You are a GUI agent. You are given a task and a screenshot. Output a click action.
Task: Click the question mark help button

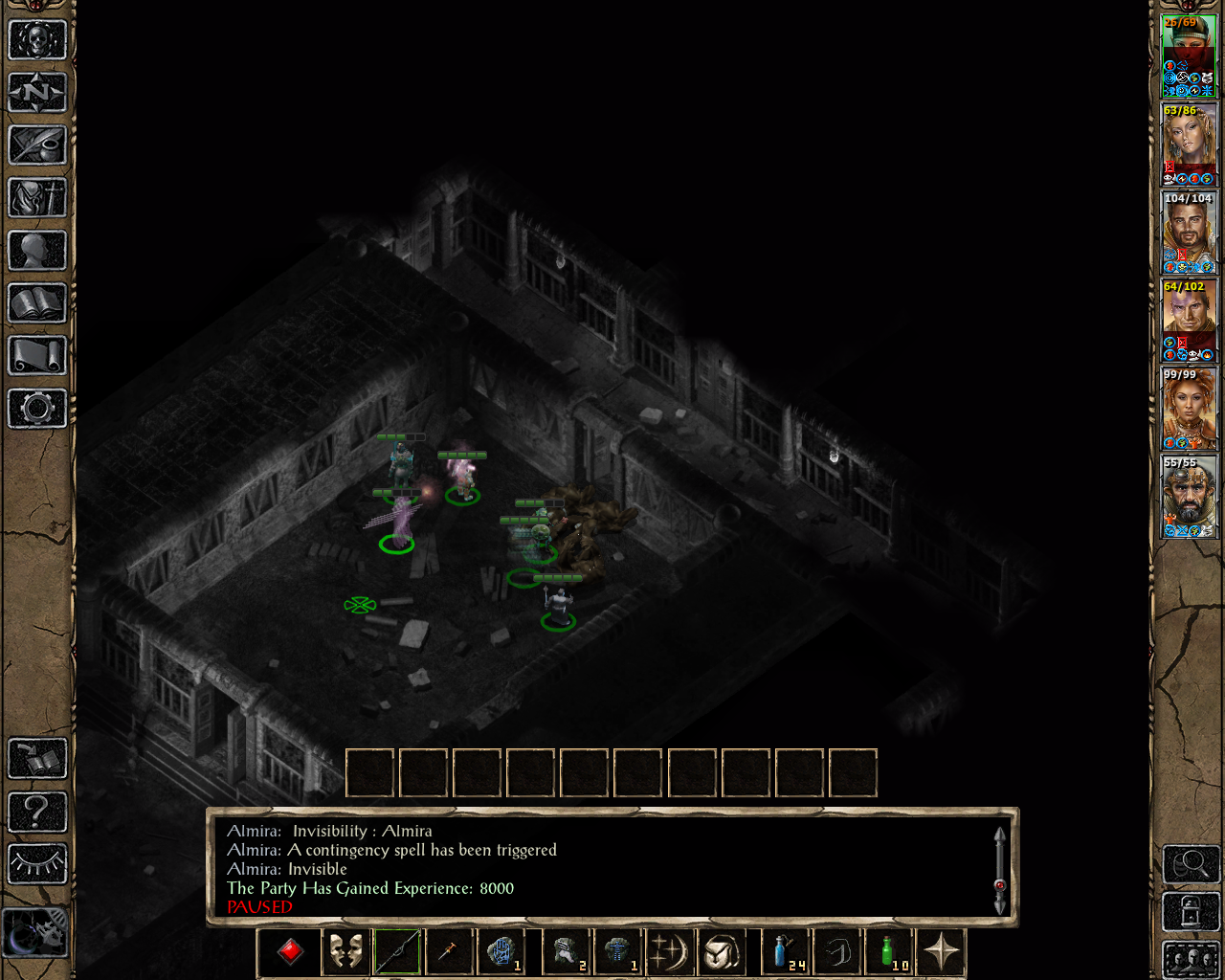(x=37, y=812)
